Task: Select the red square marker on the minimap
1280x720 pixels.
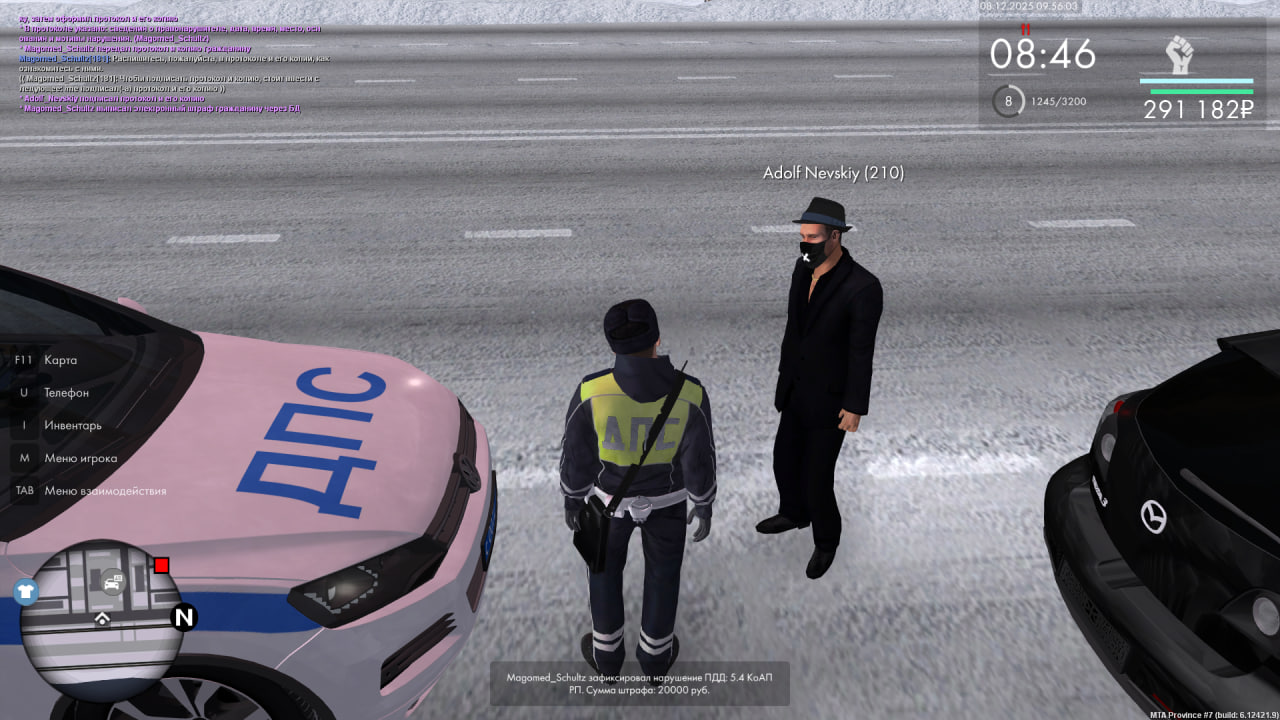Action: [161, 566]
